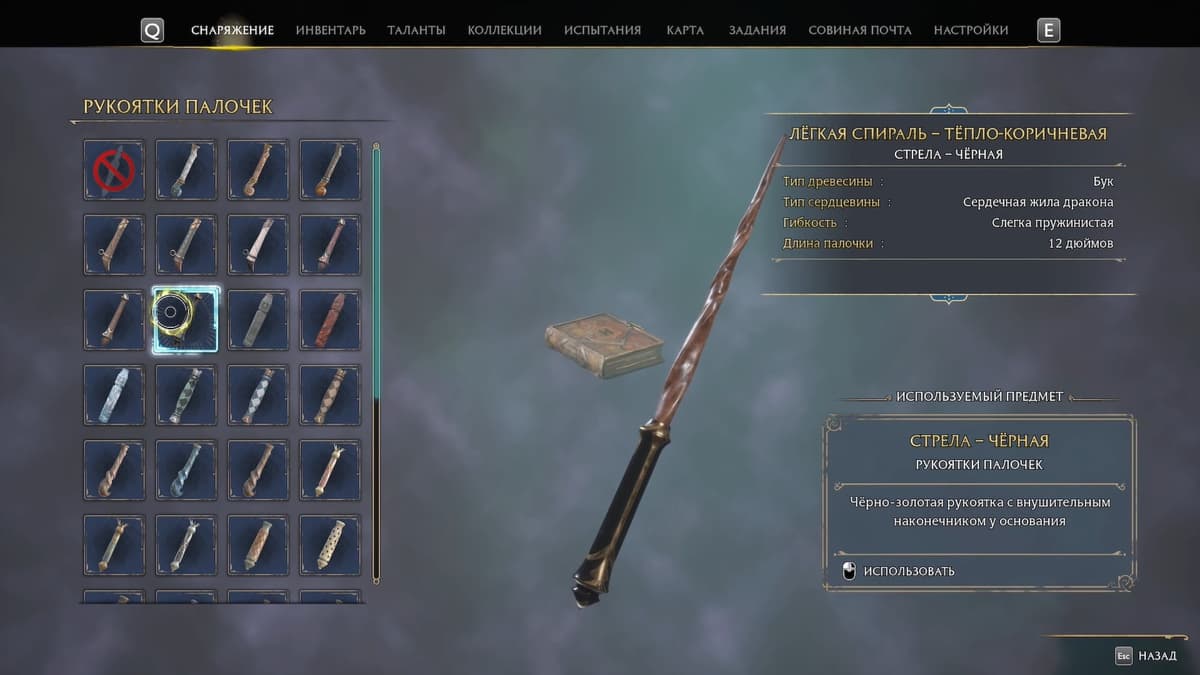The width and height of the screenshot is (1200, 675).
Task: Go back with the Назад button
Action: coord(1148,656)
